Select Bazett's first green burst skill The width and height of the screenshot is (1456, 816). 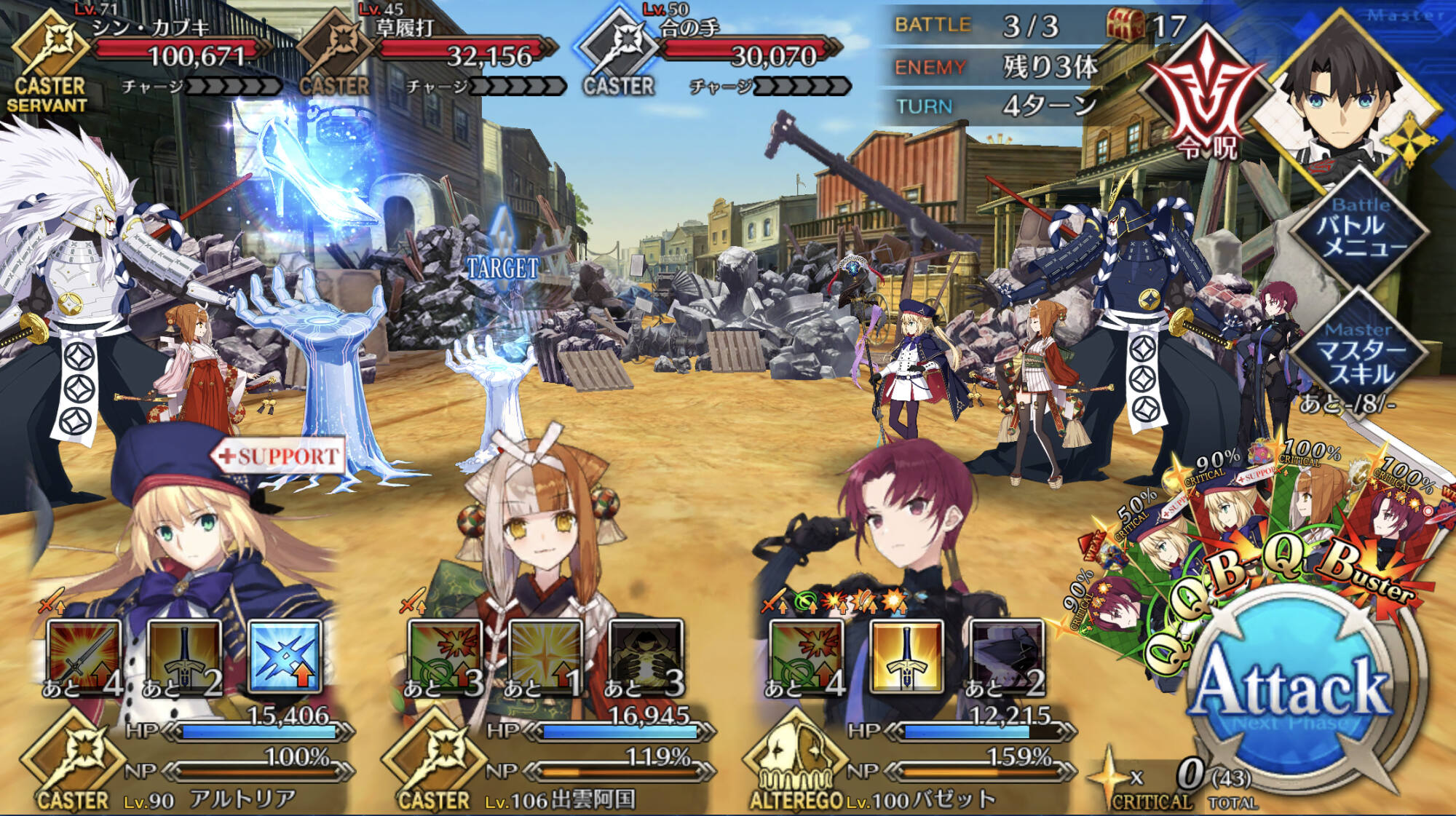[806, 657]
